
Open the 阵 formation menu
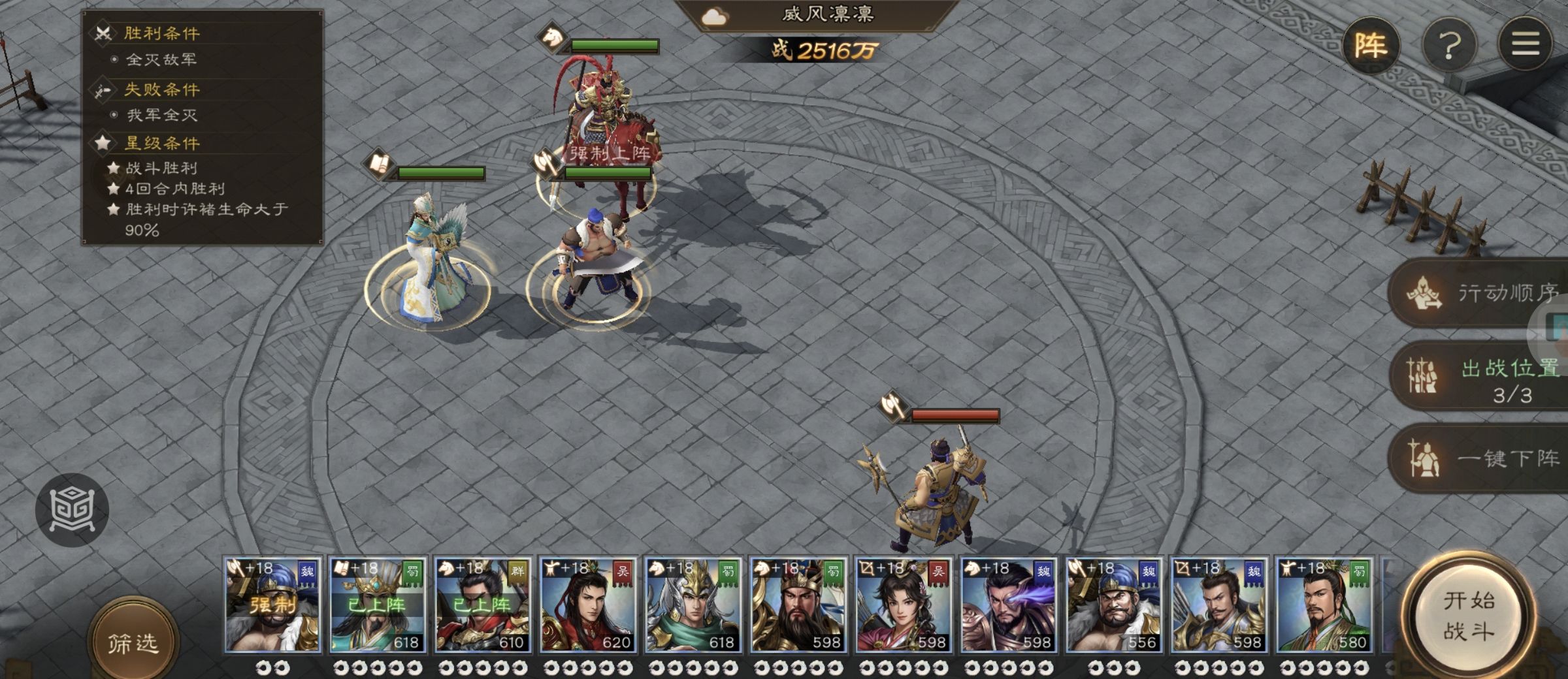1370,46
